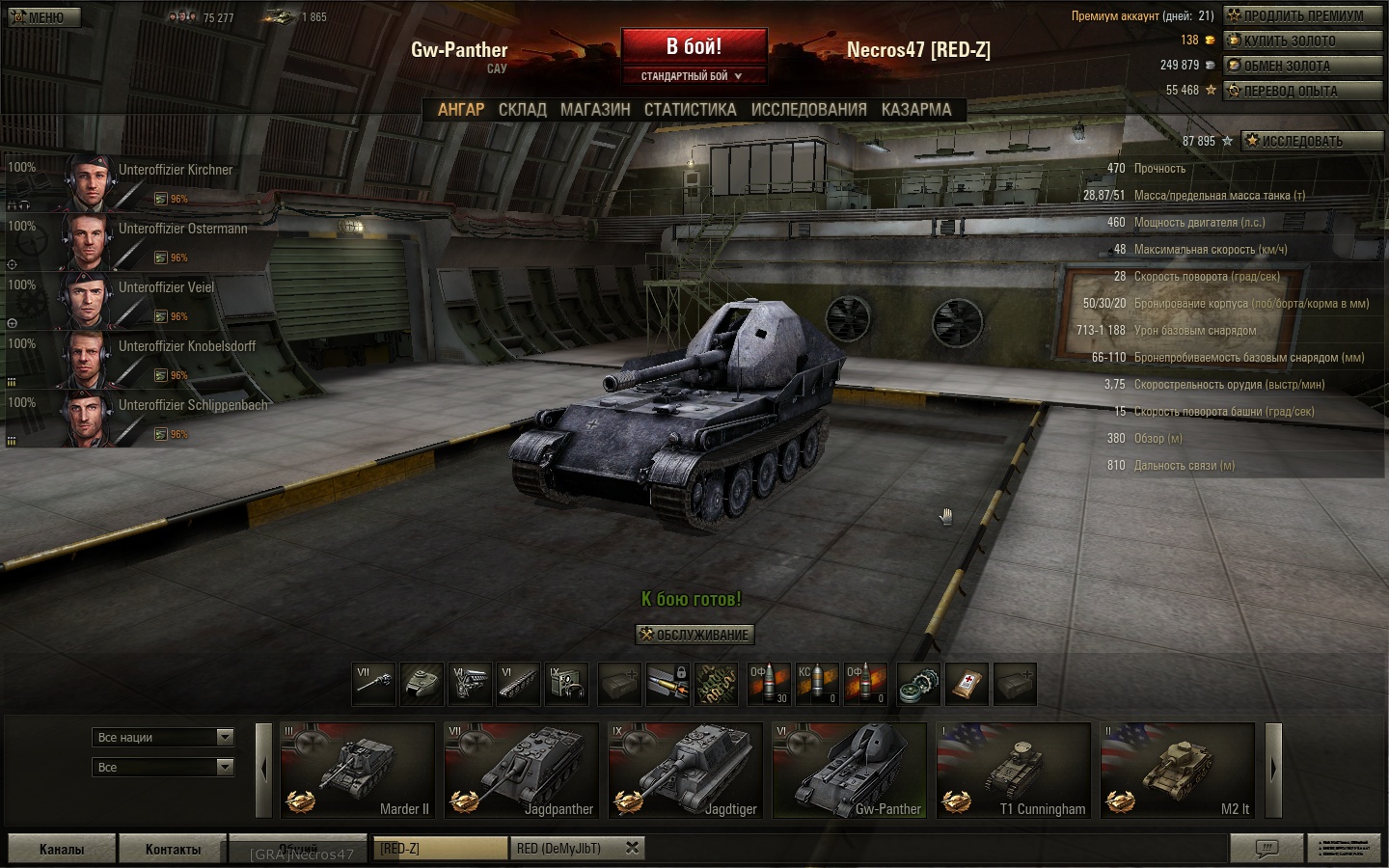
Task: Open the Обслуживание service button
Action: 694,635
